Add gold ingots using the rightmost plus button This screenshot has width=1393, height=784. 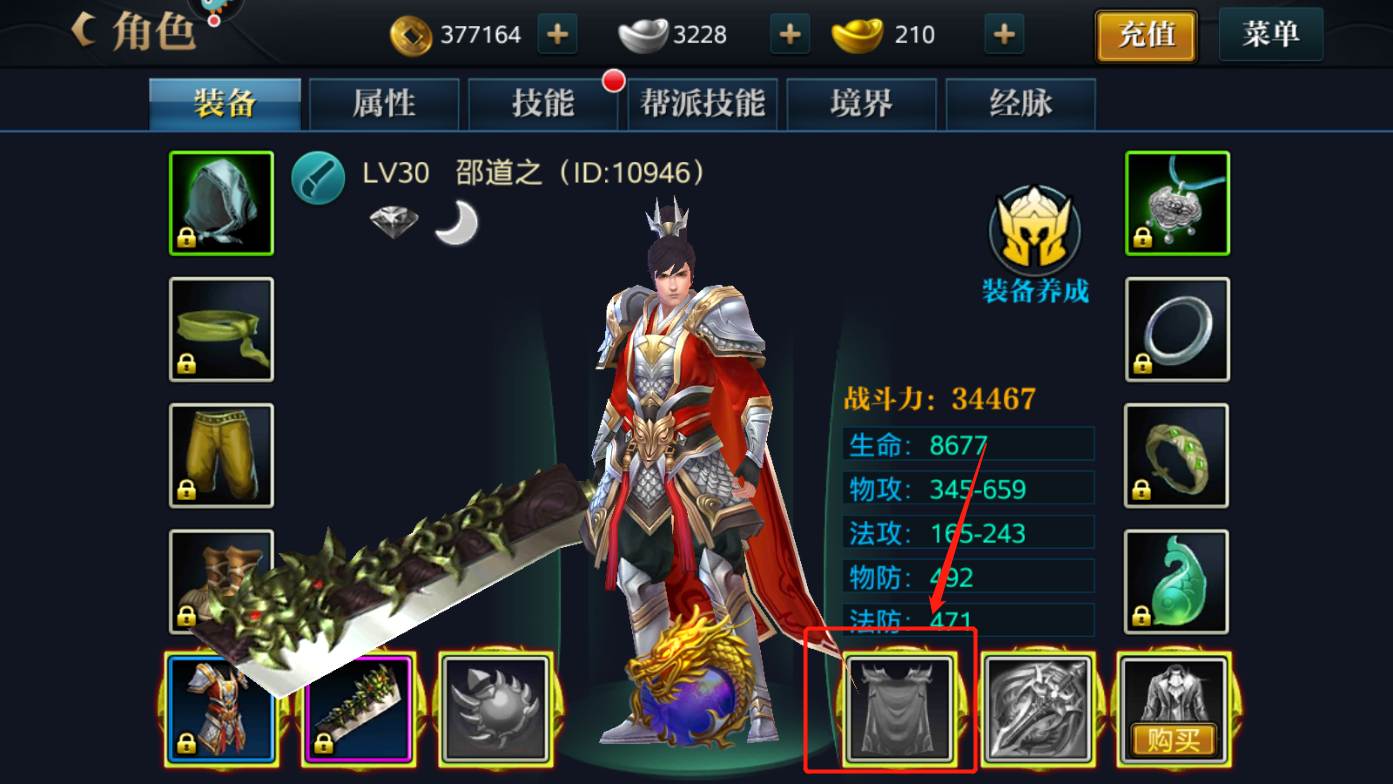pyautogui.click(x=1002, y=34)
